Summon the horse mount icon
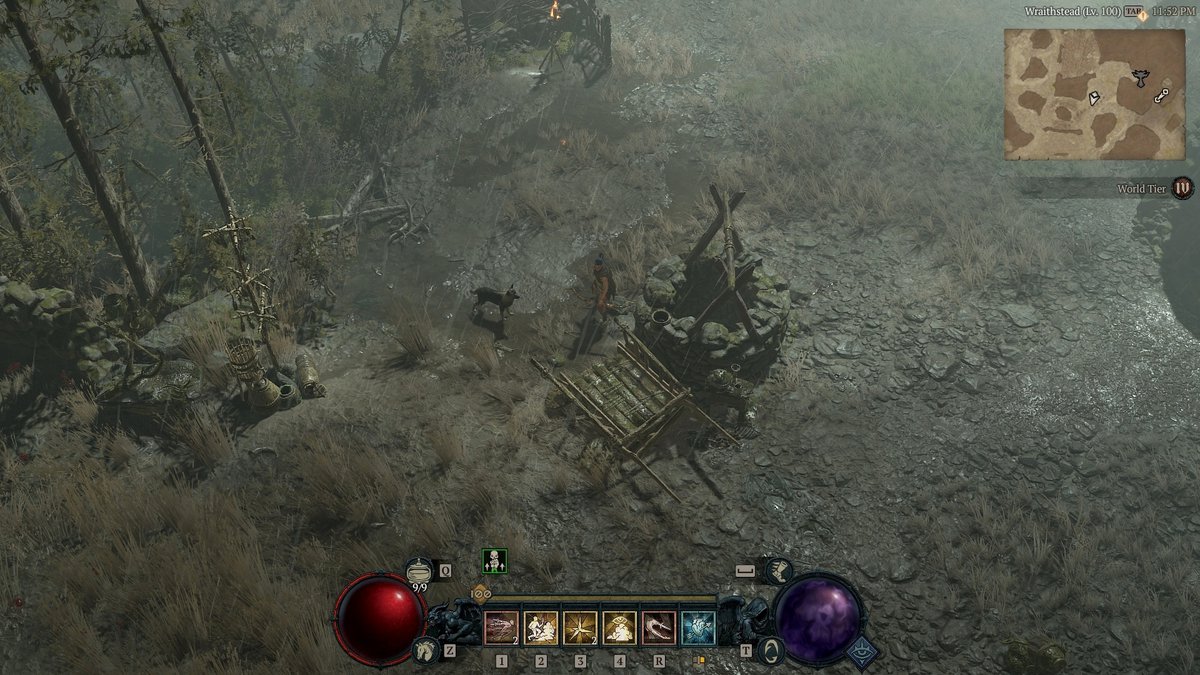1200x675 pixels. click(x=426, y=651)
